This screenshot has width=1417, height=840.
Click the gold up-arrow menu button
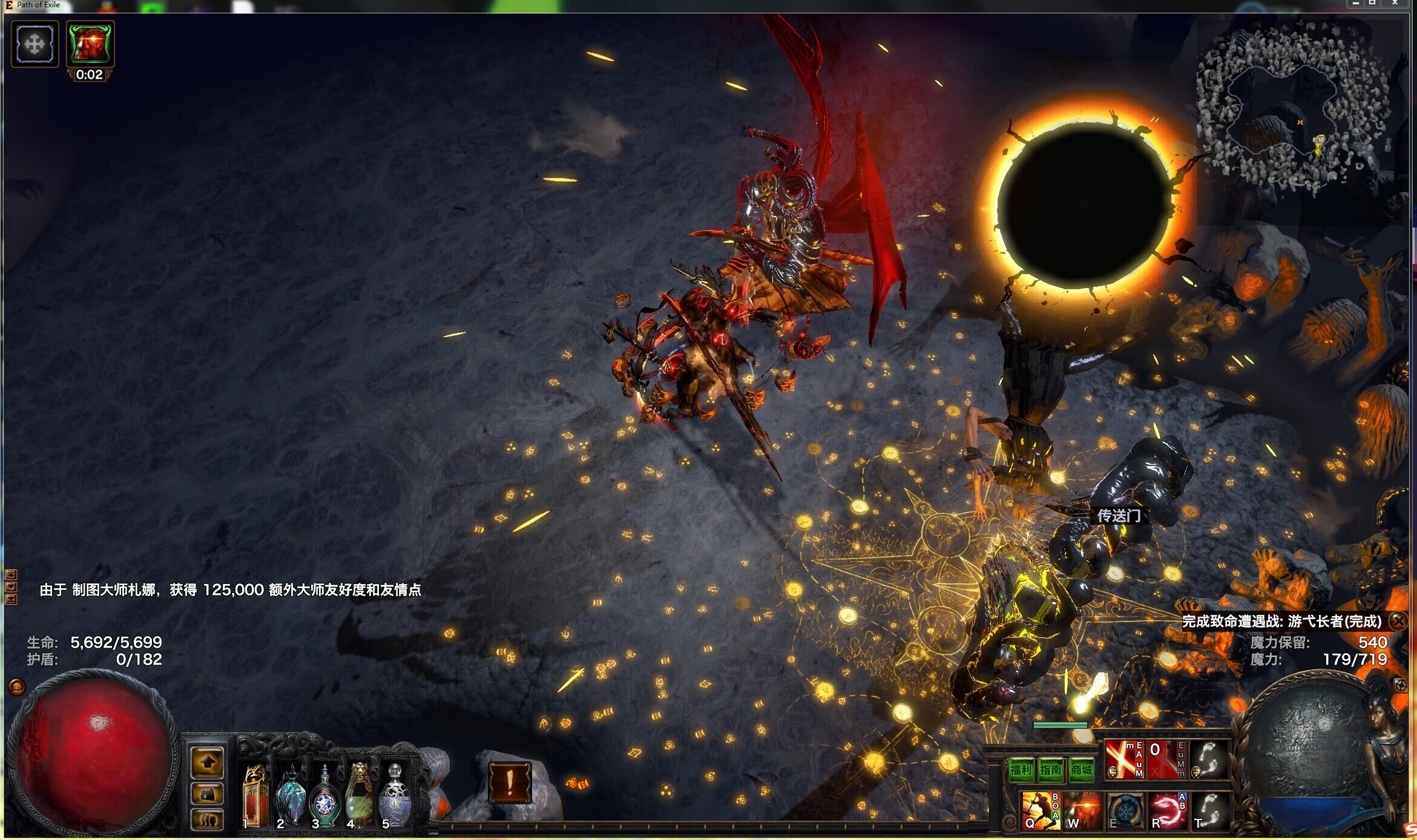click(207, 763)
